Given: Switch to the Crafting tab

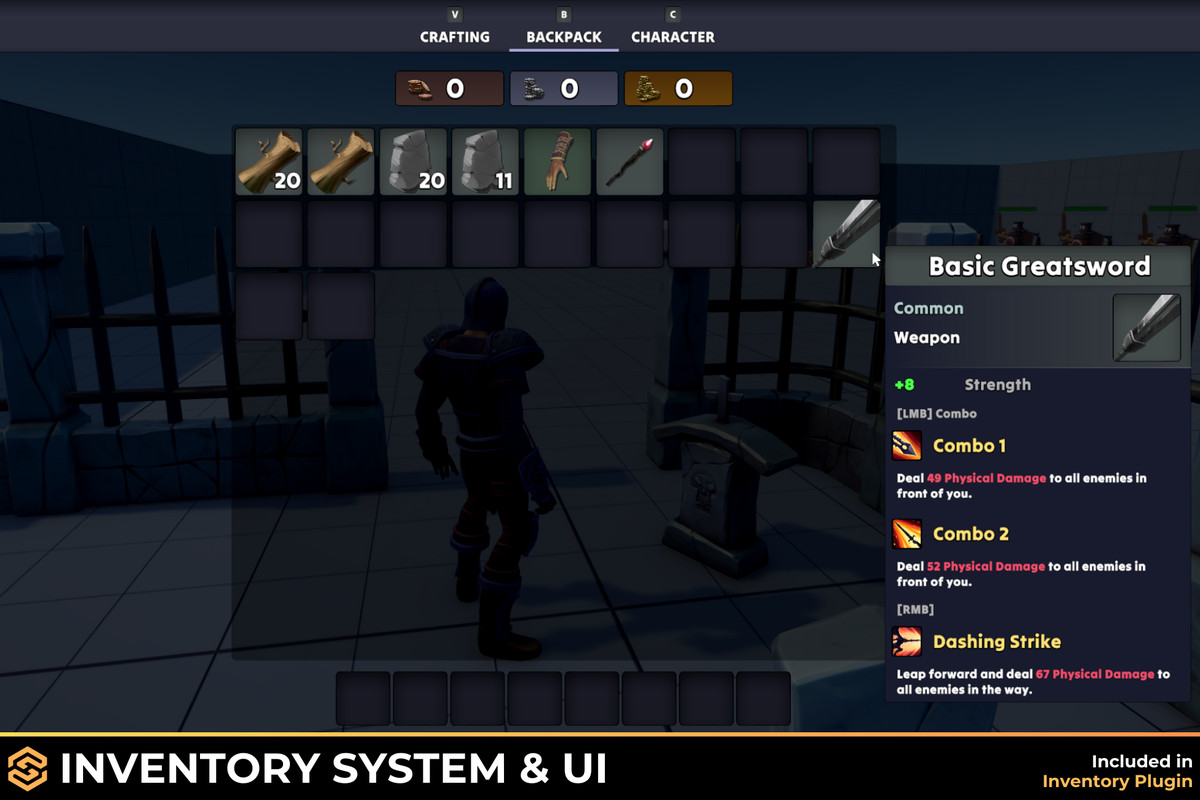Looking at the screenshot, I should [x=455, y=37].
